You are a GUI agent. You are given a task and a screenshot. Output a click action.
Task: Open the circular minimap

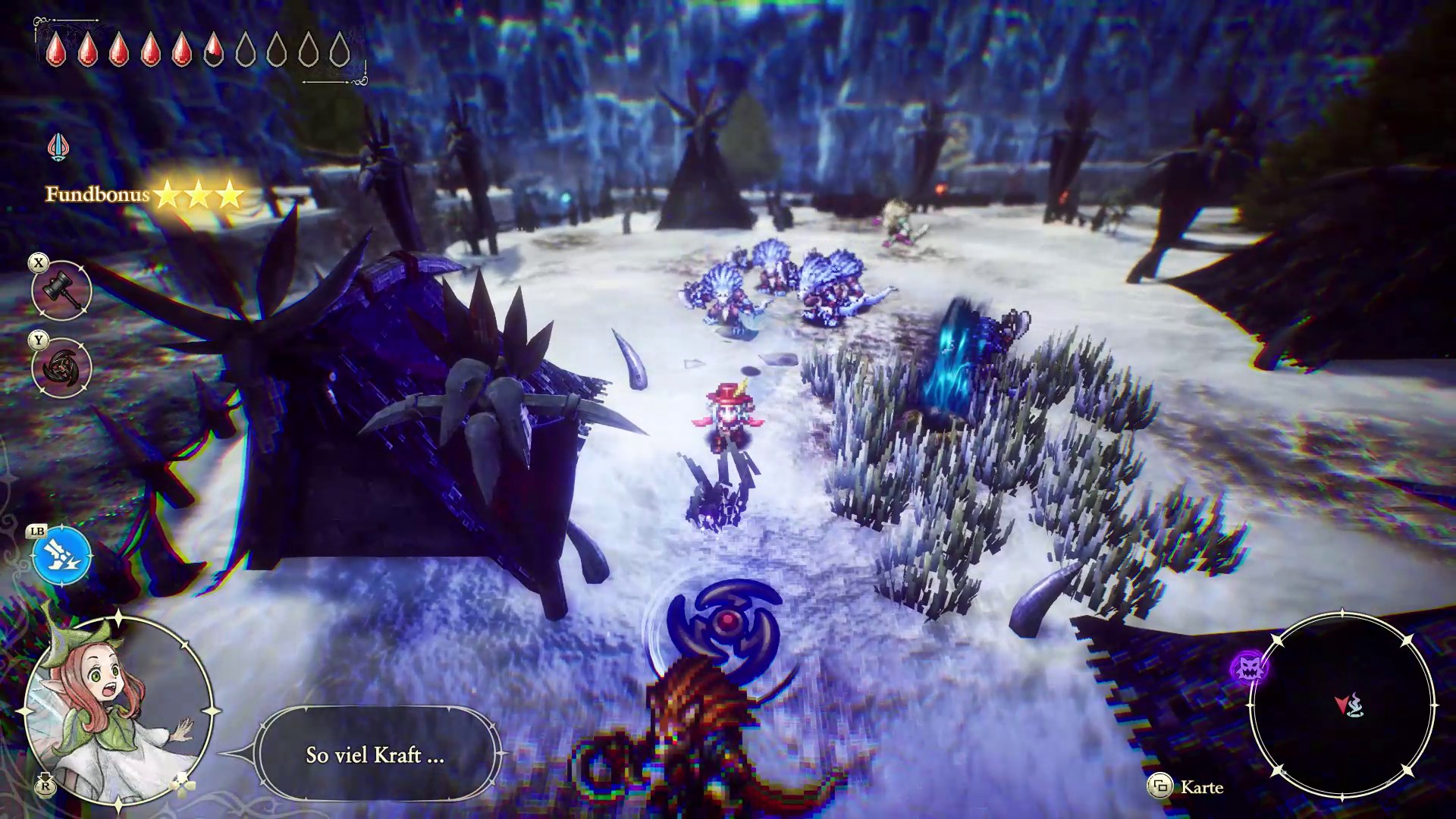point(1342,705)
